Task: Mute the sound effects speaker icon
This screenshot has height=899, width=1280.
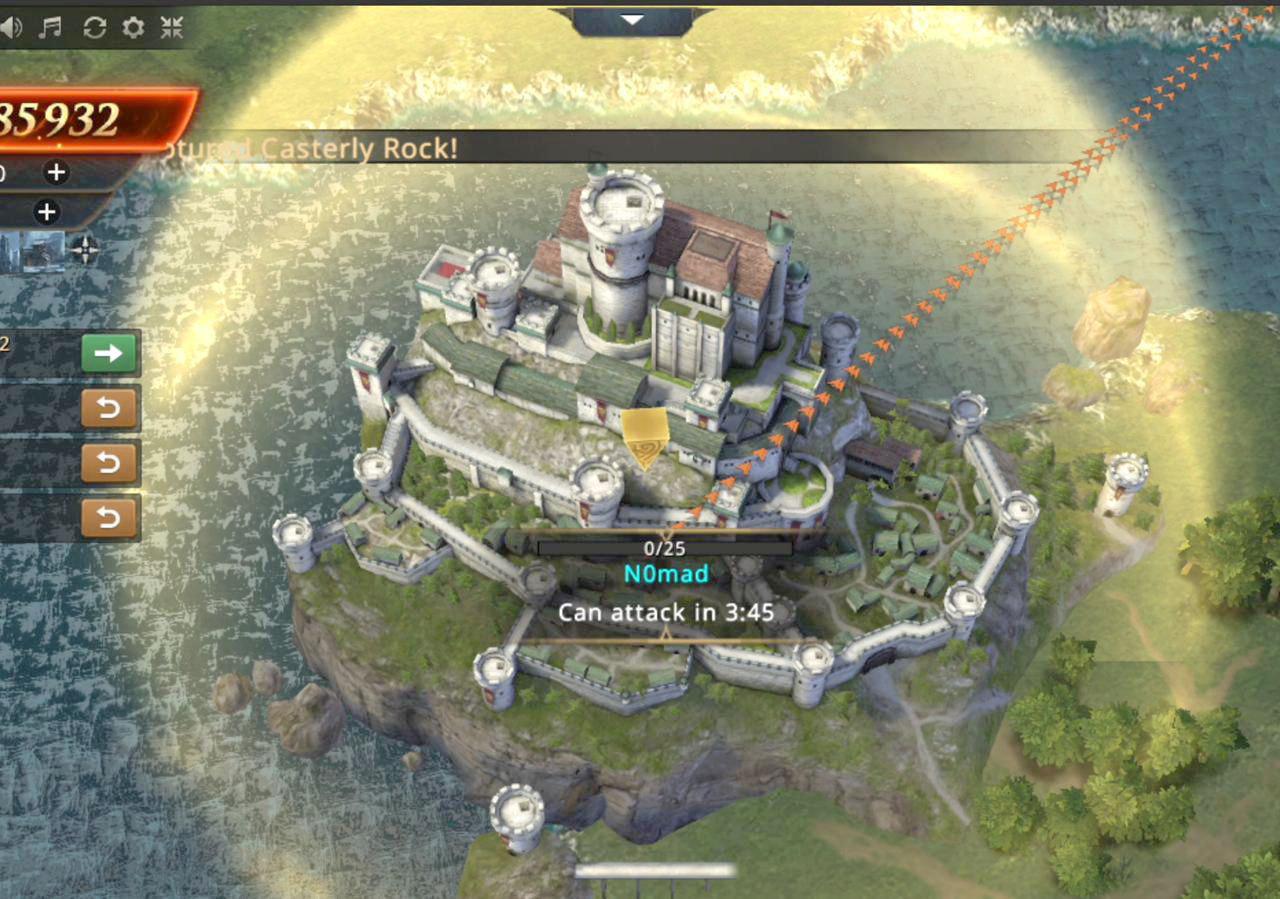Action: (x=10, y=28)
